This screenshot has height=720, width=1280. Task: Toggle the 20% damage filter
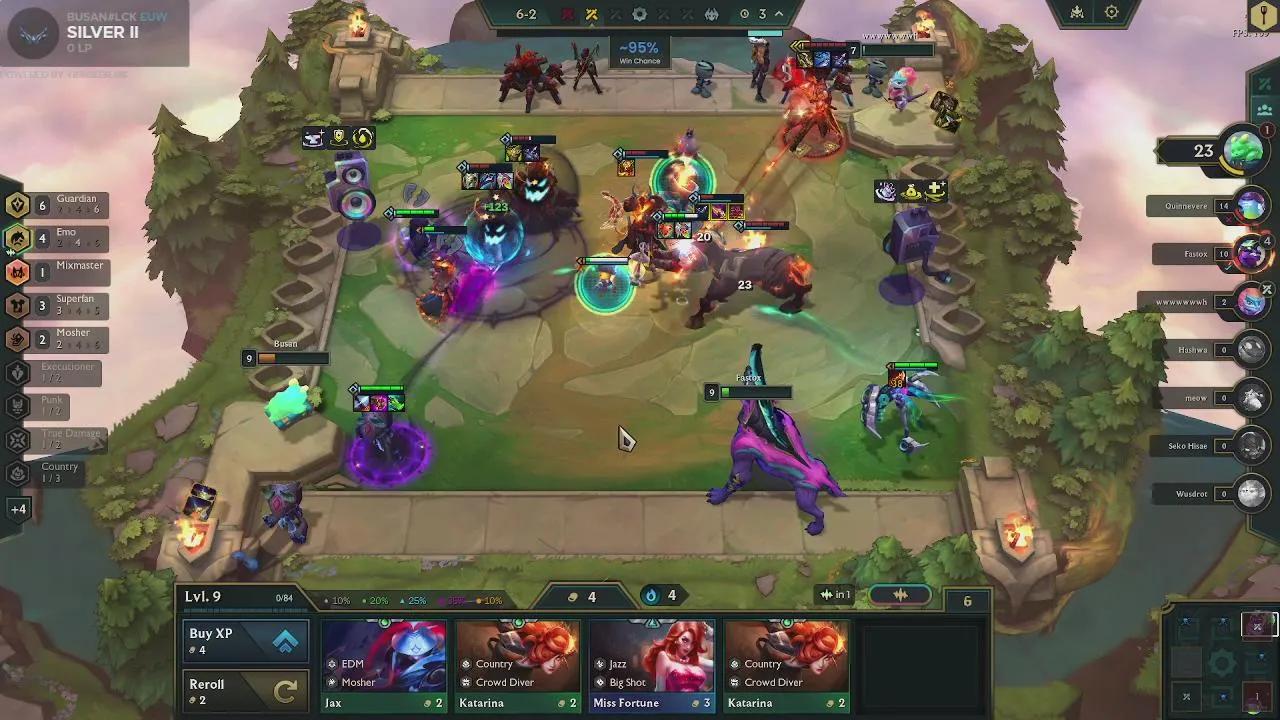click(x=377, y=600)
